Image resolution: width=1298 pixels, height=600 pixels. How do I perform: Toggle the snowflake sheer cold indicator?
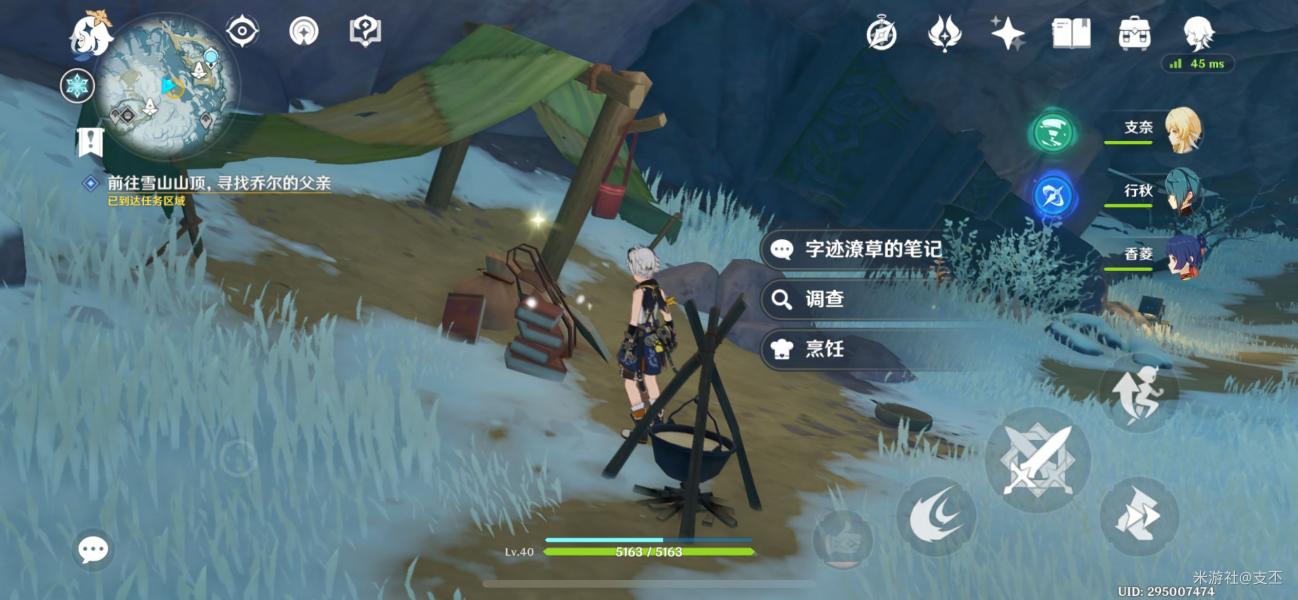[x=77, y=86]
